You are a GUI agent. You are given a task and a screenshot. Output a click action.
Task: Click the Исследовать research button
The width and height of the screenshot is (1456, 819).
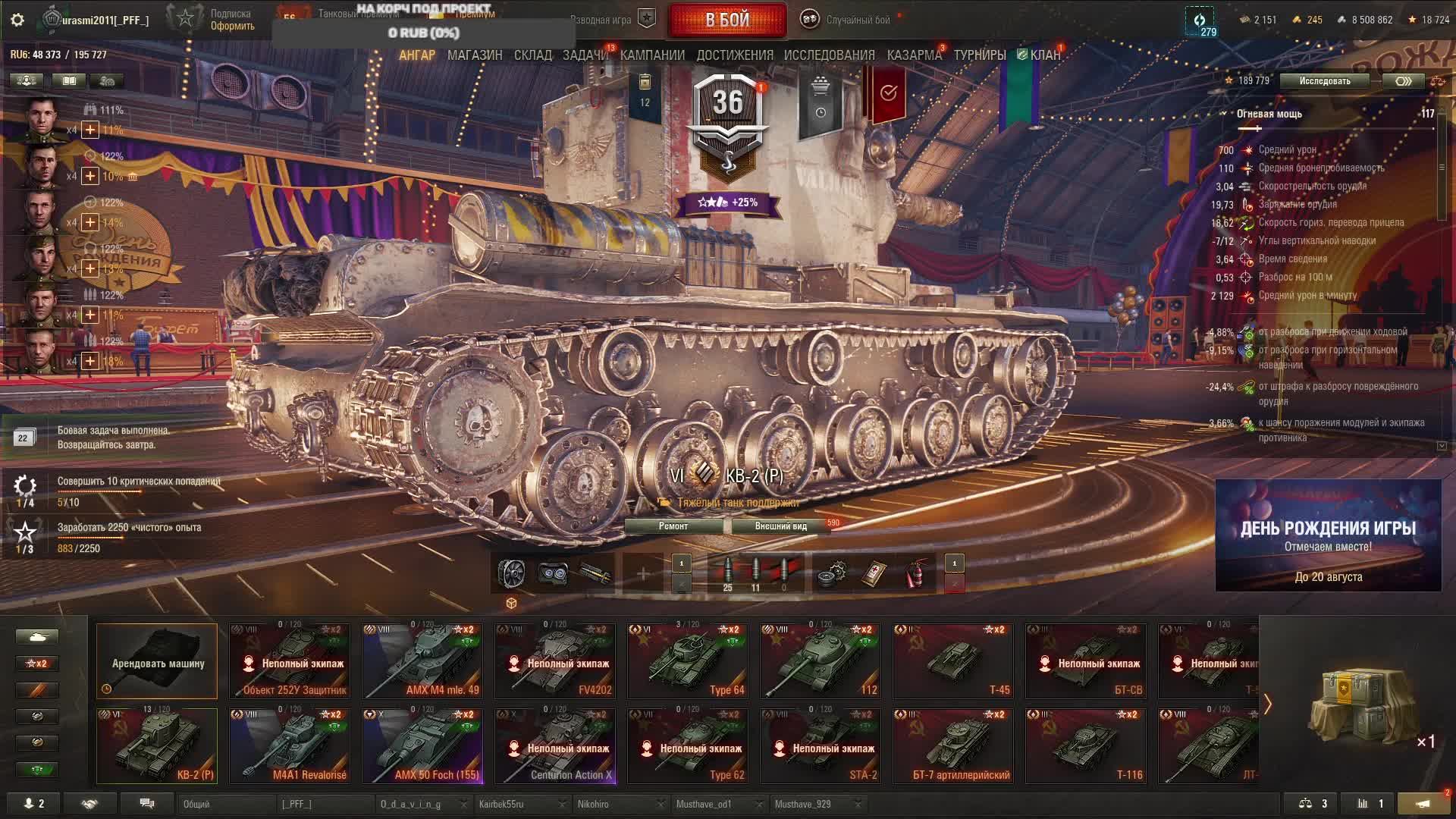click(1324, 81)
